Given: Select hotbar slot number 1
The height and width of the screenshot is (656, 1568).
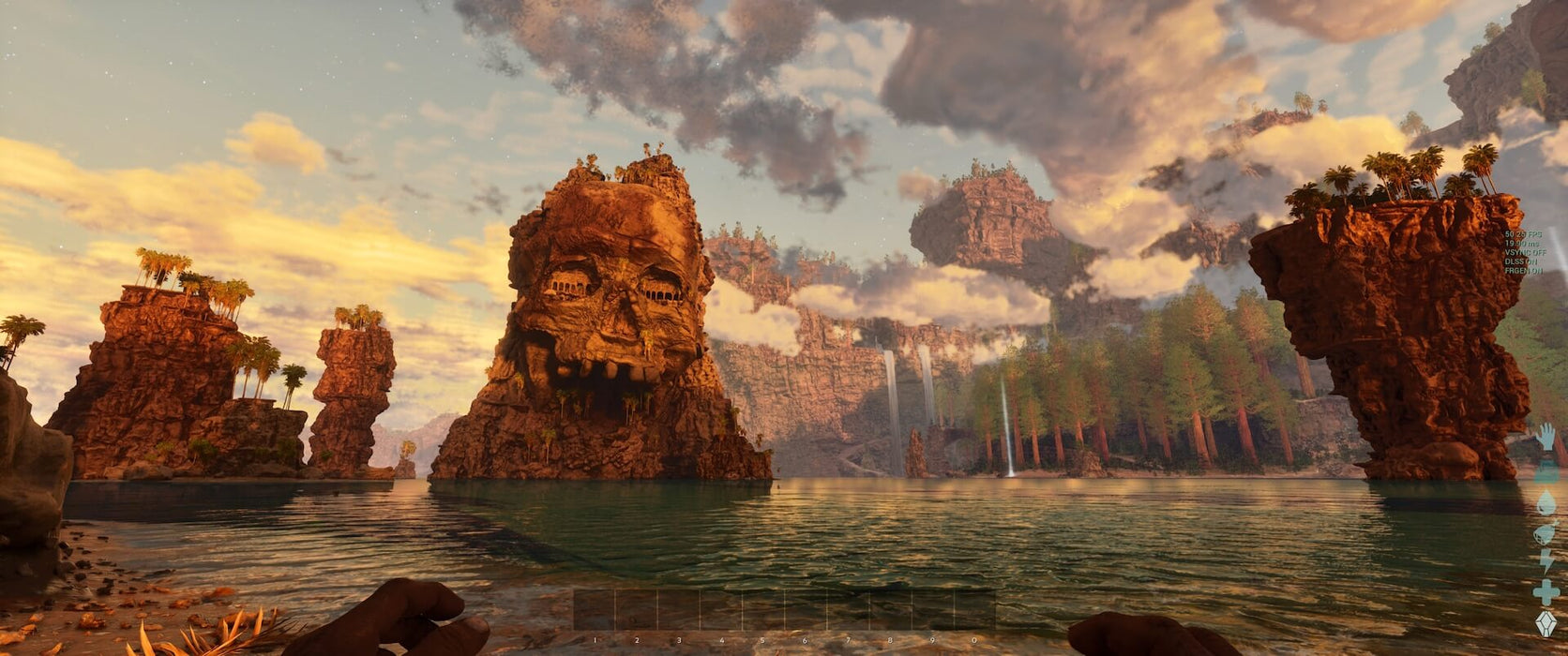Looking at the screenshot, I should pos(595,609).
